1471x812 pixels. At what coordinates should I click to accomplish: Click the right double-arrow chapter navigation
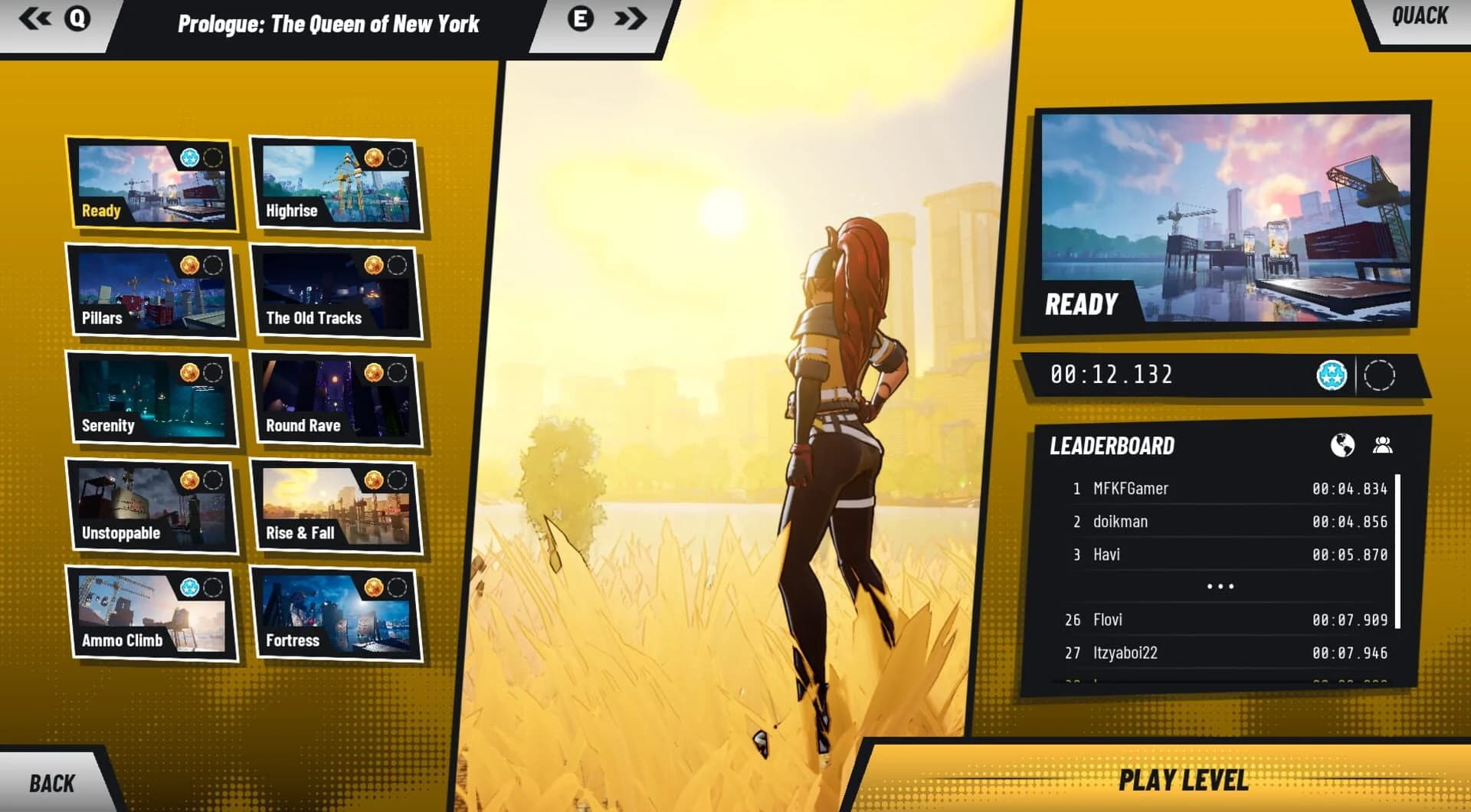click(x=631, y=19)
